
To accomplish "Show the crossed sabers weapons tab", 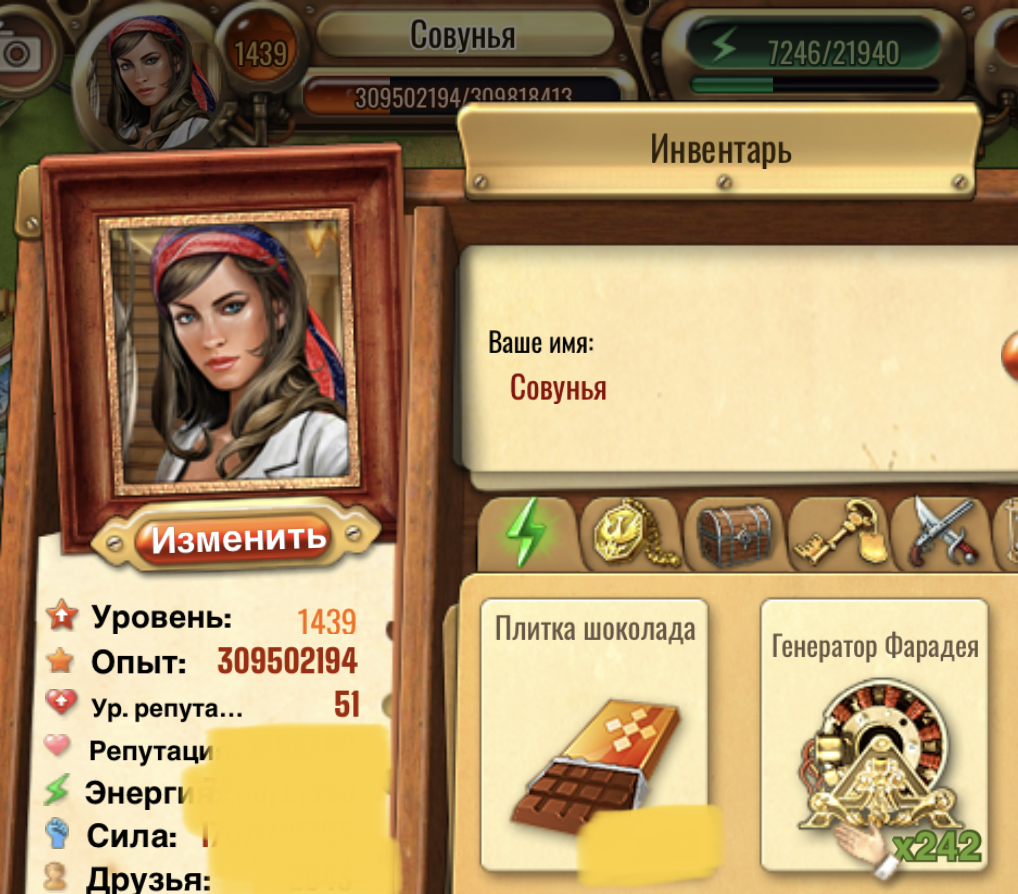I will tap(941, 534).
